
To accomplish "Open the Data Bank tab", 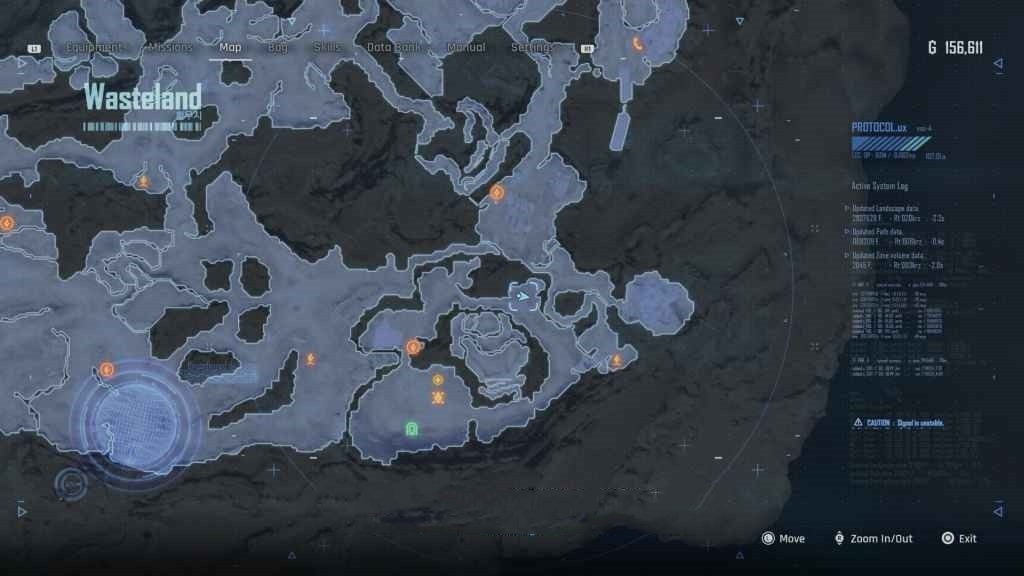I will click(x=393, y=47).
